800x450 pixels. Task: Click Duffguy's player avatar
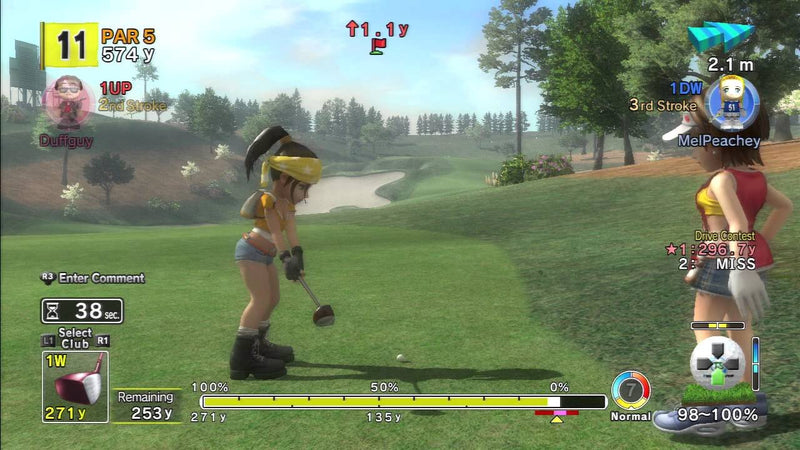[x=68, y=101]
